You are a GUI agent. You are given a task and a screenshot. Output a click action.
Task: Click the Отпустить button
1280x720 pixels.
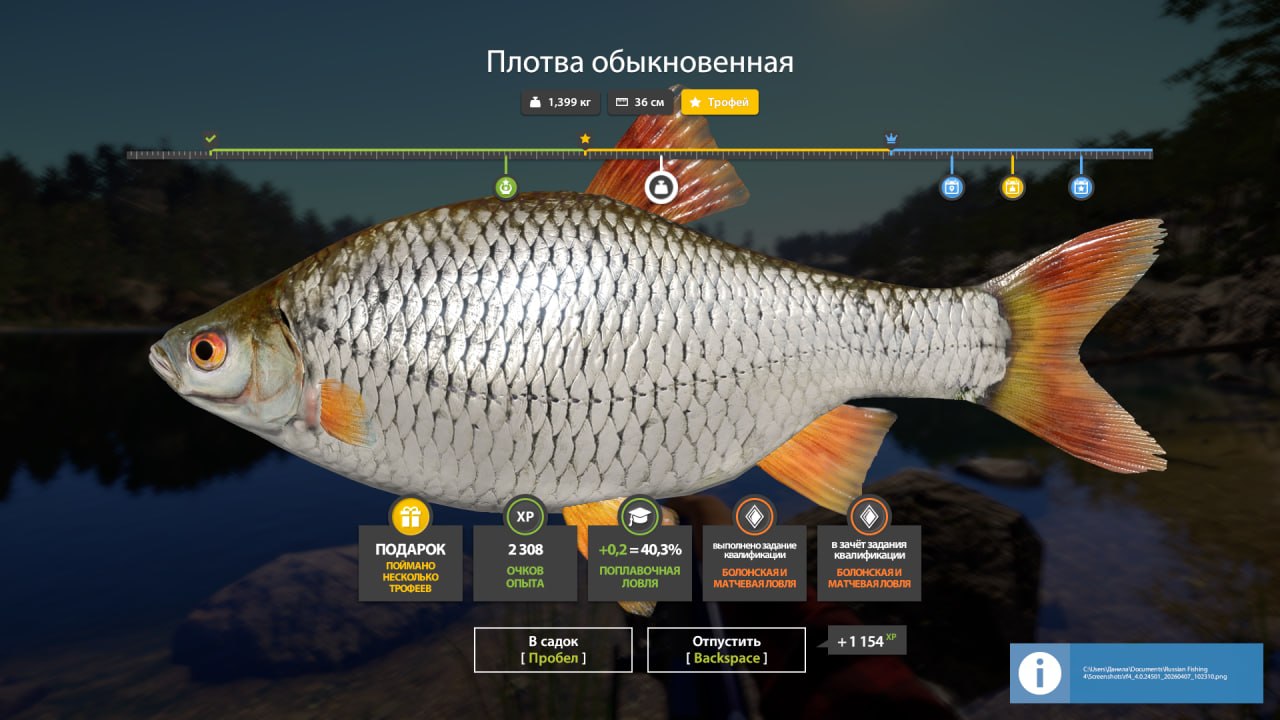point(726,649)
